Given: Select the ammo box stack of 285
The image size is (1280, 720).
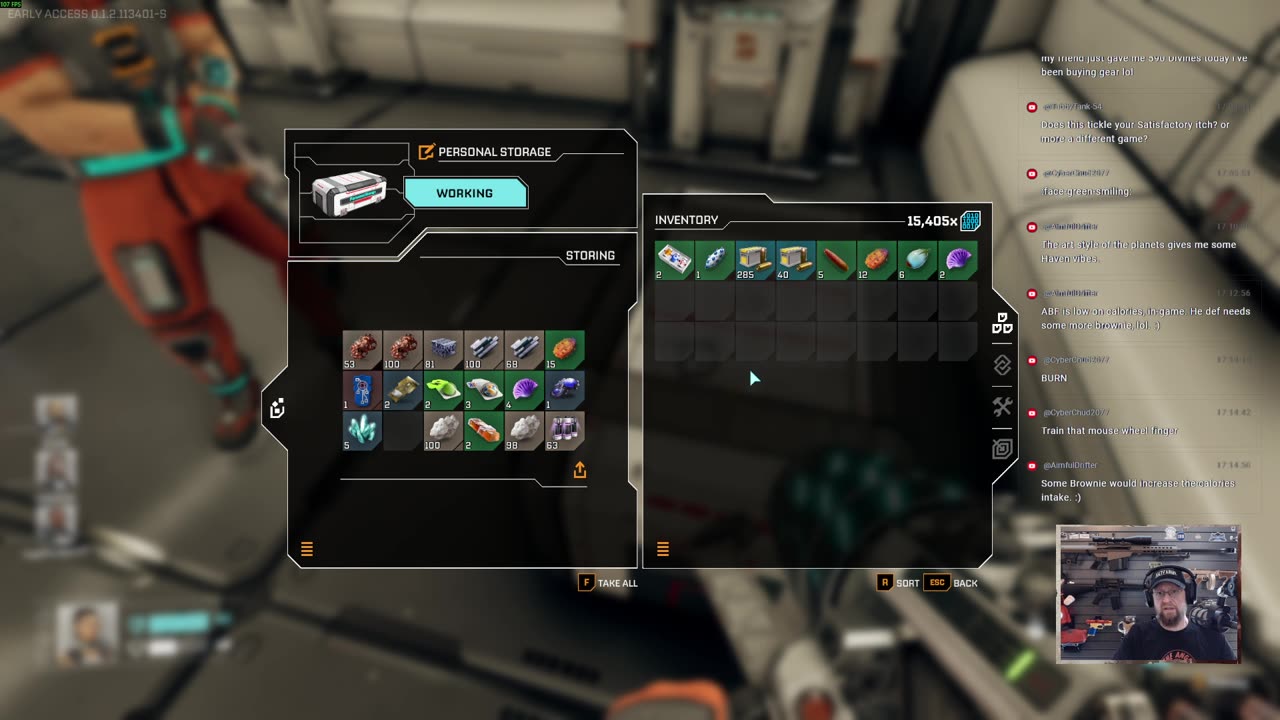Looking at the screenshot, I should [x=755, y=260].
